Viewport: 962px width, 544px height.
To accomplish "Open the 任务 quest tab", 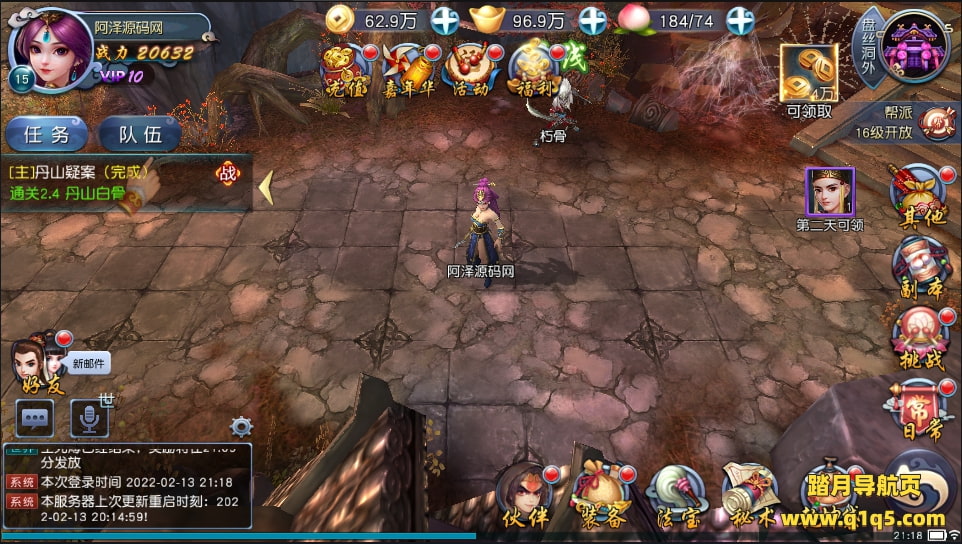I will click(x=47, y=134).
